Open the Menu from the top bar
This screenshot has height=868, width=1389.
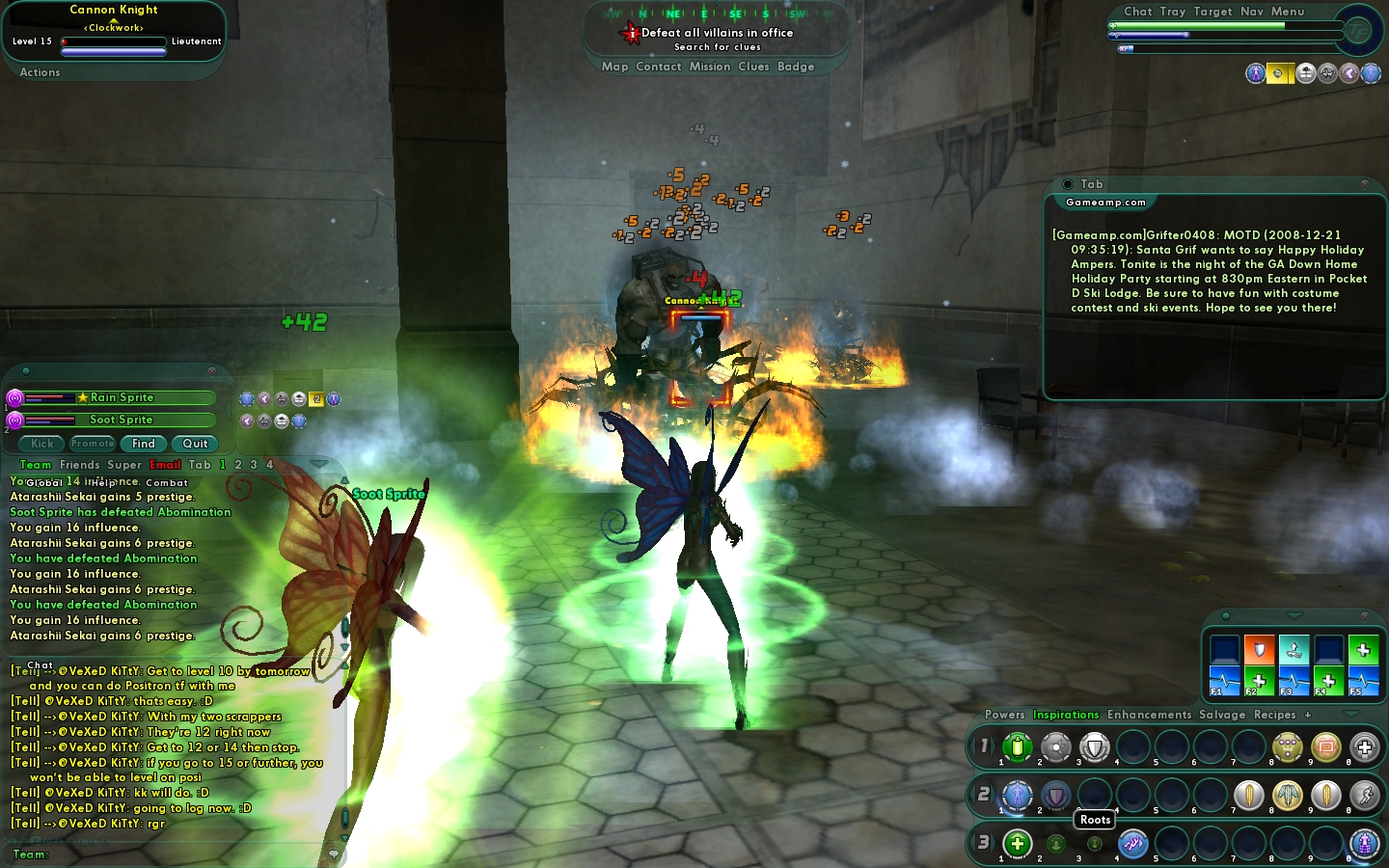click(1287, 12)
